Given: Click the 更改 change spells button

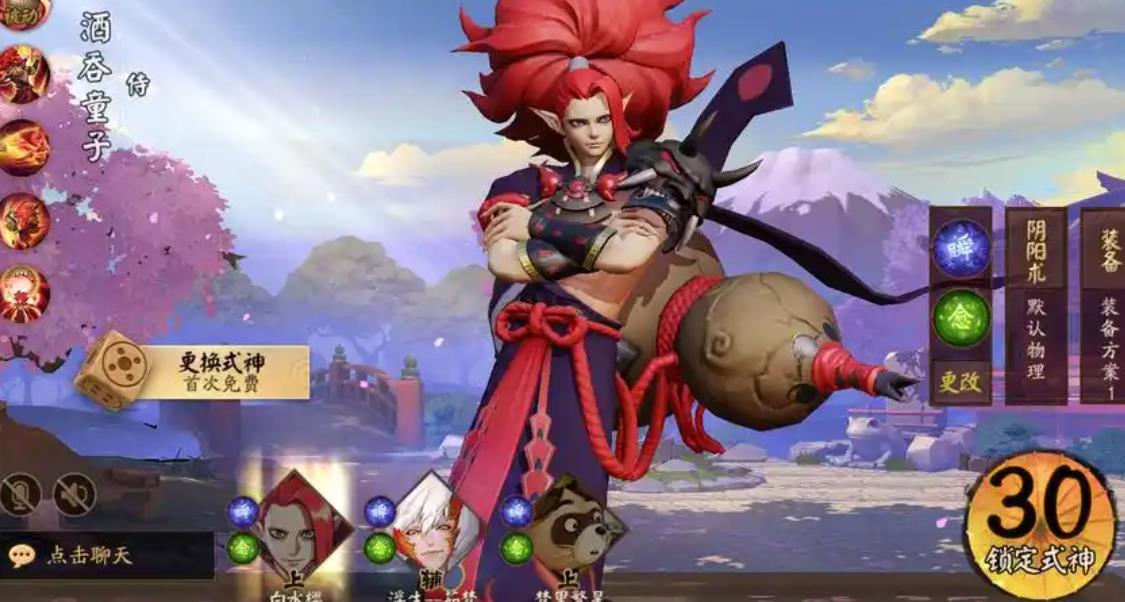Looking at the screenshot, I should tap(961, 380).
